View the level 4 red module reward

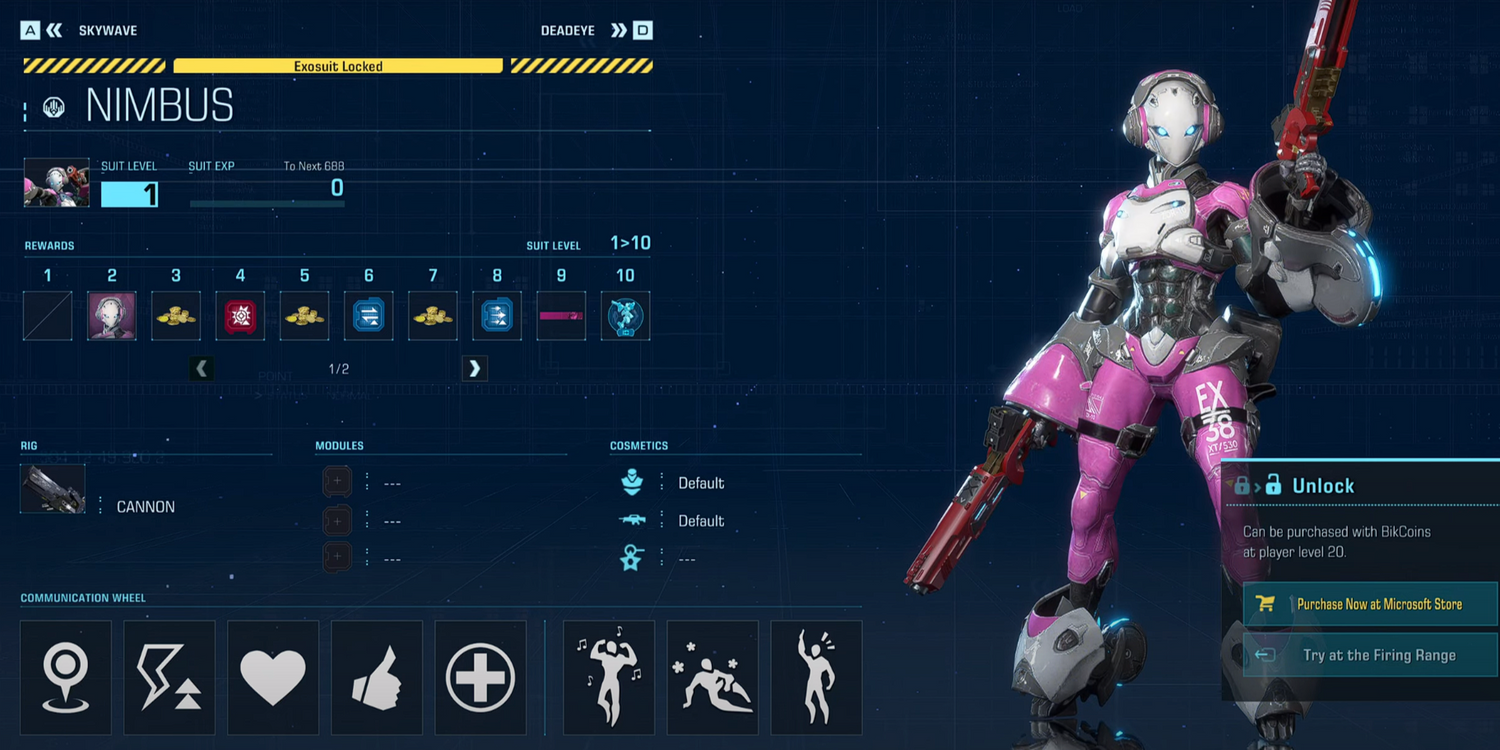(240, 316)
